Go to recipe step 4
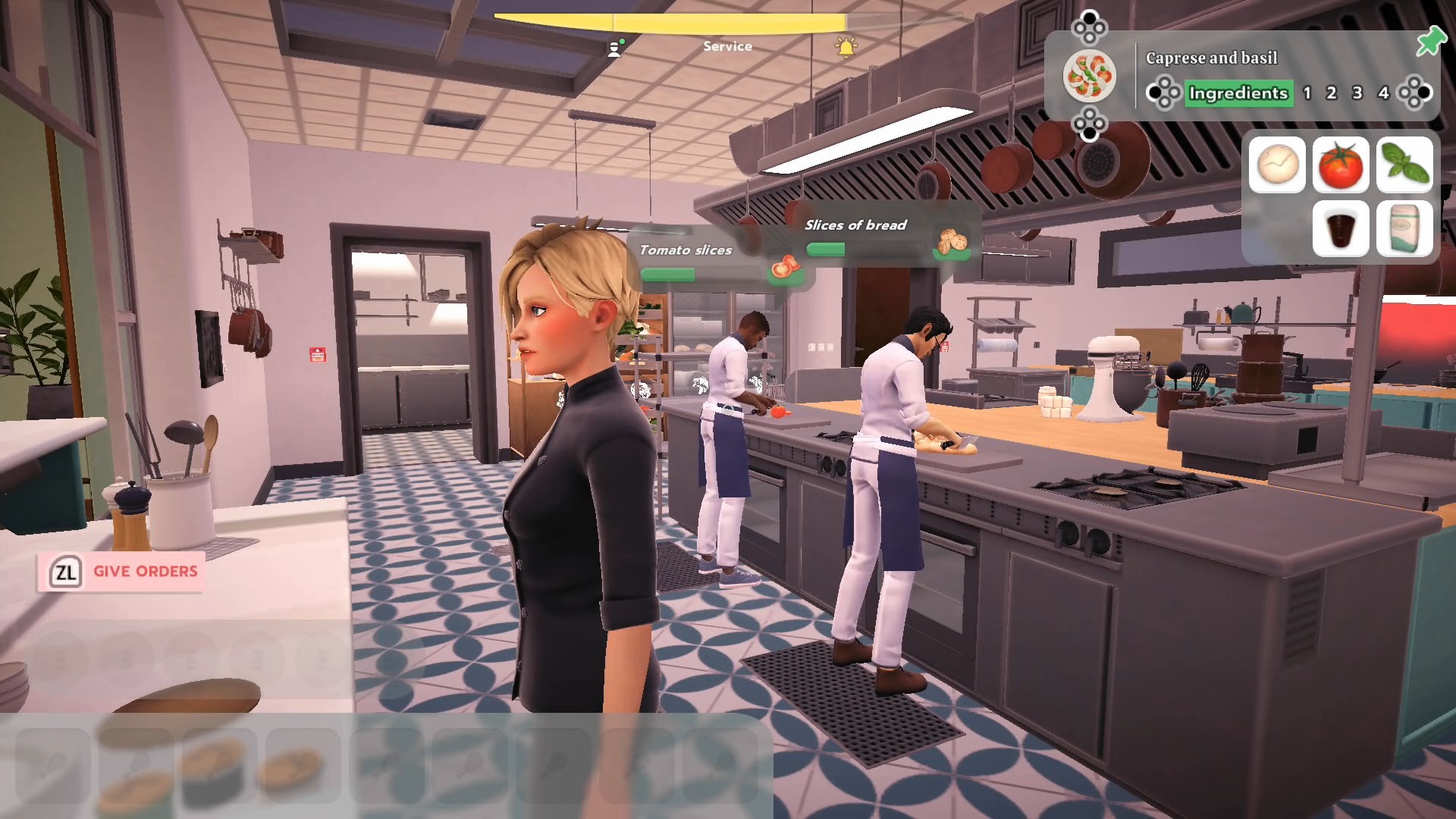 (x=1383, y=93)
